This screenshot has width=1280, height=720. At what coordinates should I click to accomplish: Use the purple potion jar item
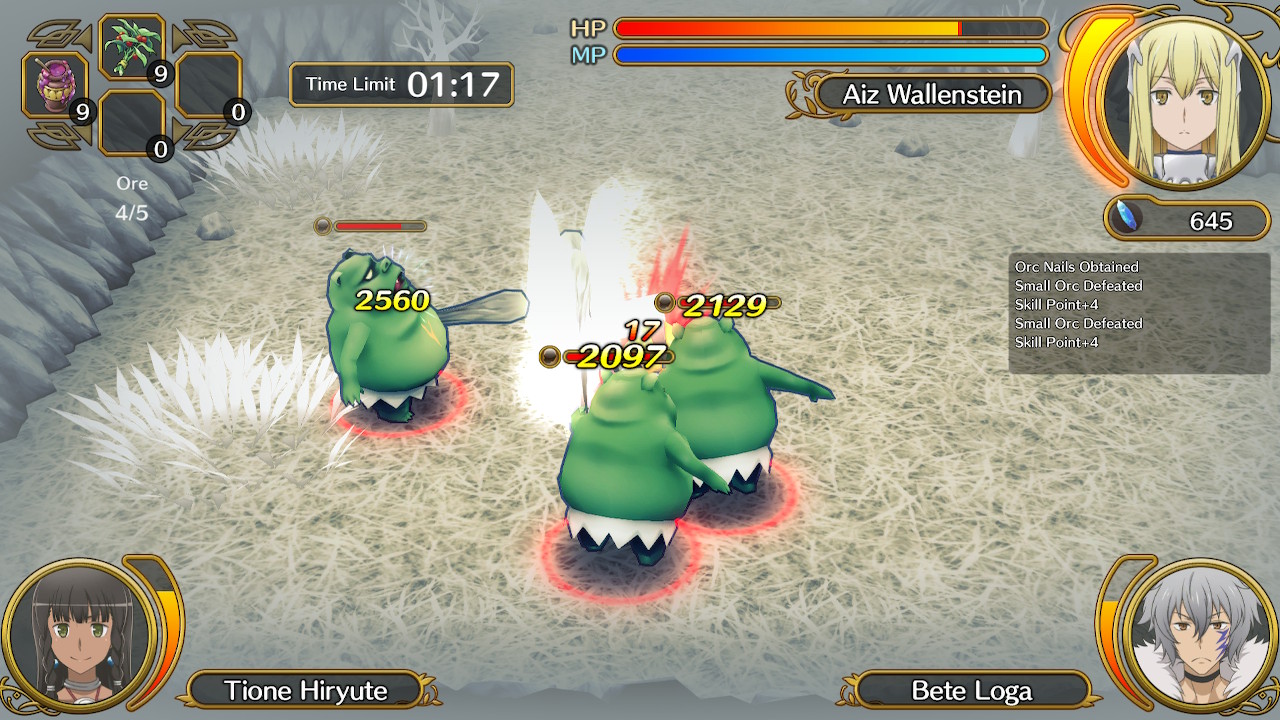(x=56, y=86)
